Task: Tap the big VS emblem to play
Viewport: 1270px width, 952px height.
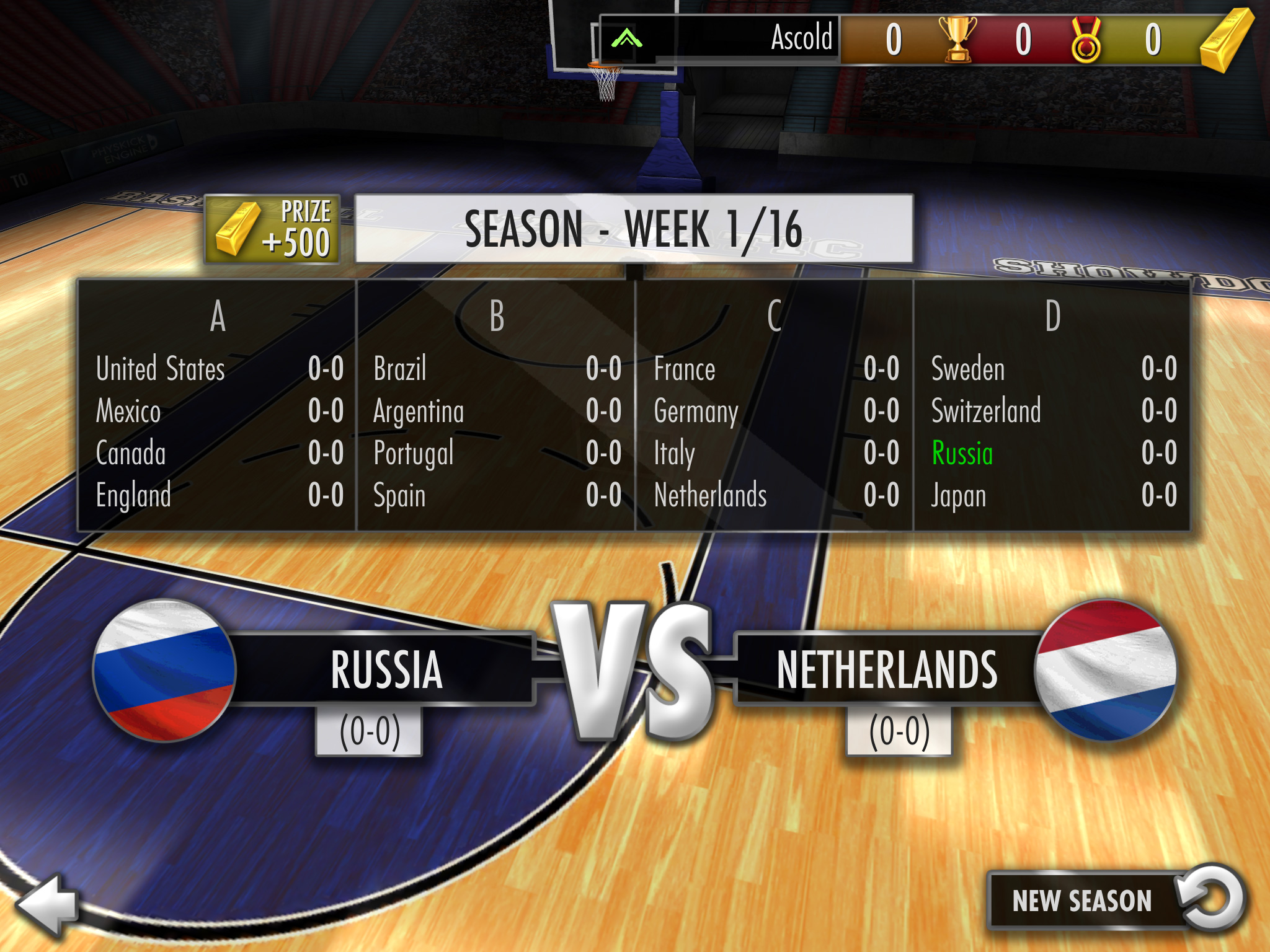Action: coord(634,671)
